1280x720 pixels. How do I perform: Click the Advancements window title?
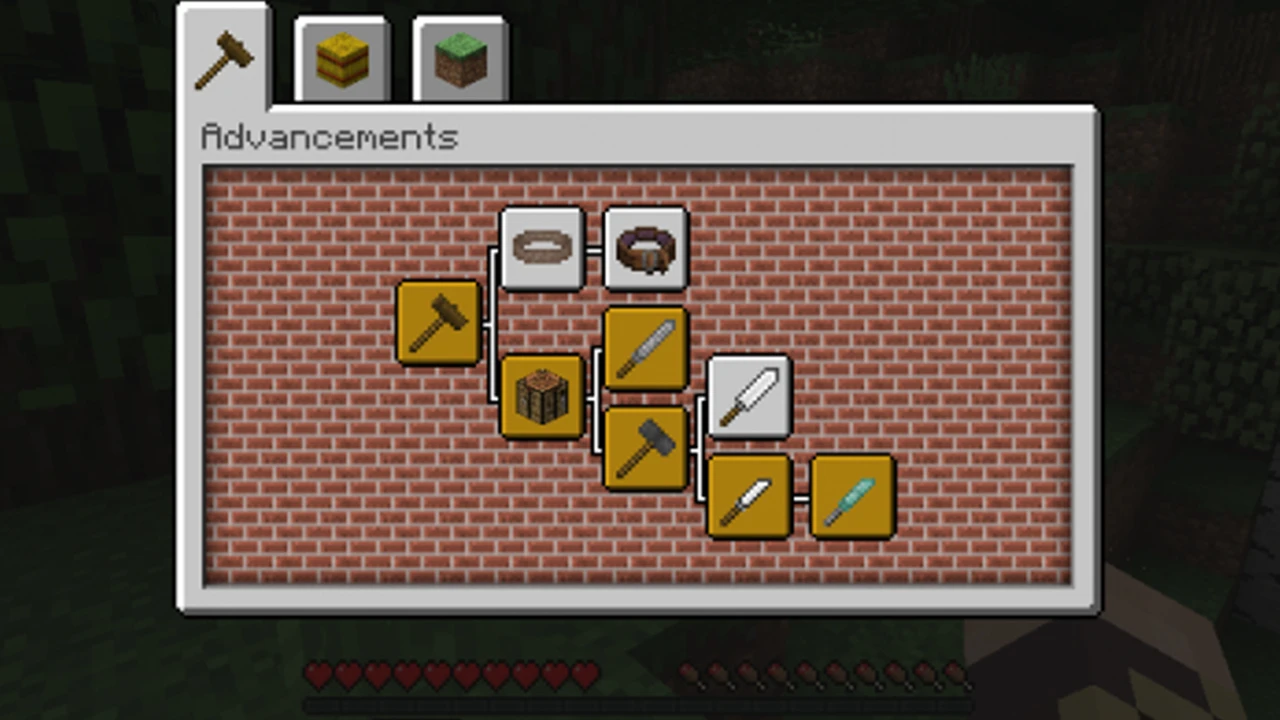point(328,137)
